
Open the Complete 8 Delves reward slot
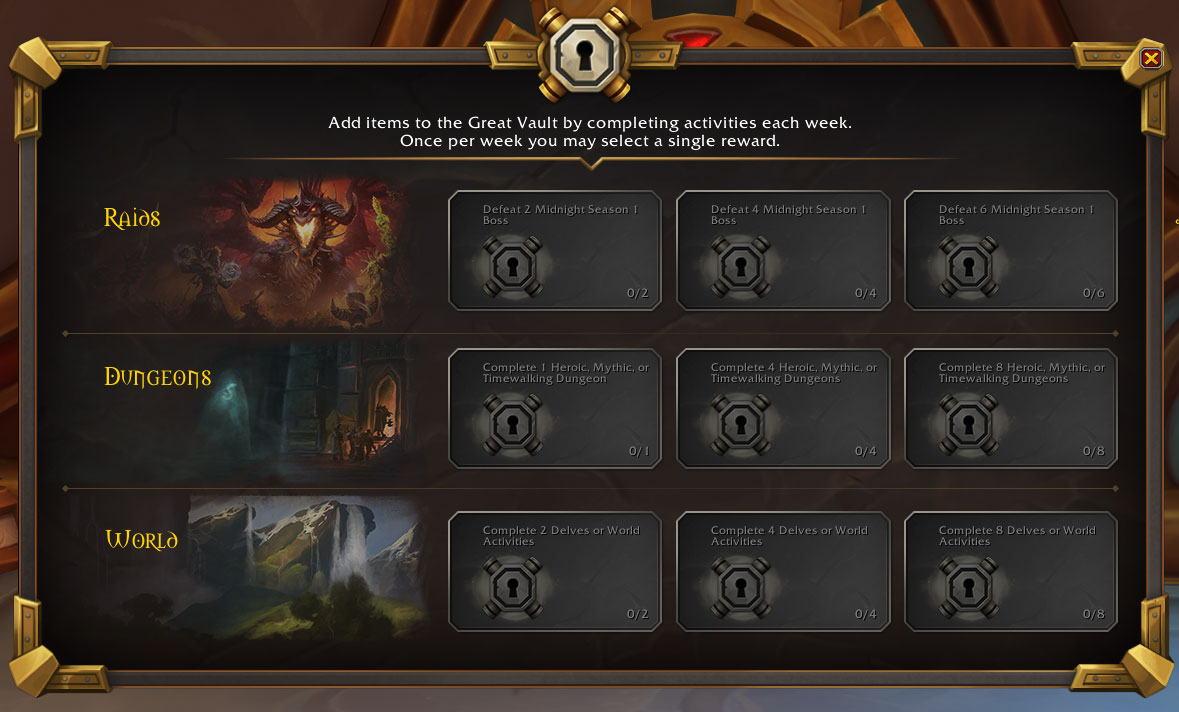point(1011,572)
